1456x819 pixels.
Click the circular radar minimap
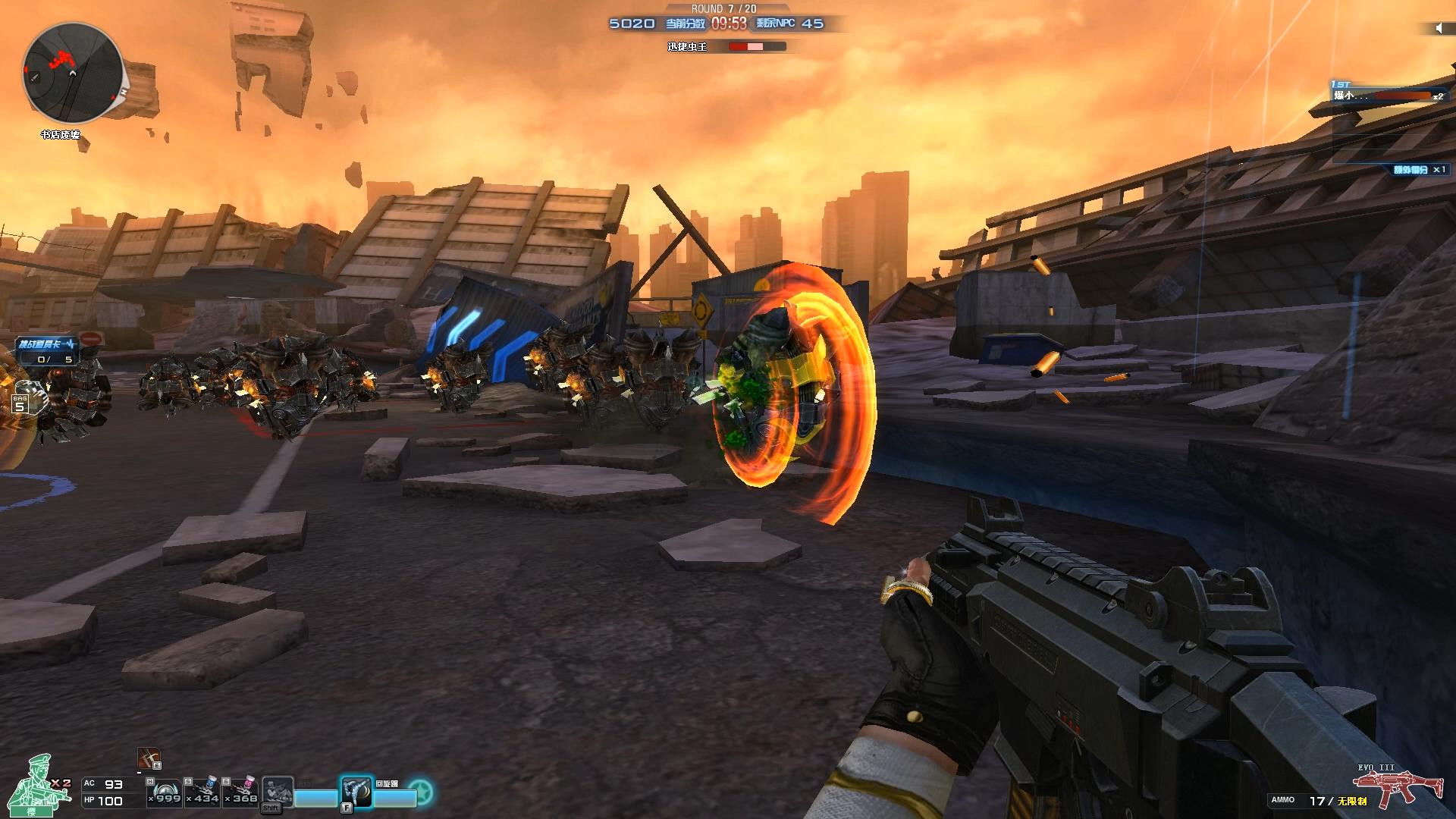tap(73, 74)
